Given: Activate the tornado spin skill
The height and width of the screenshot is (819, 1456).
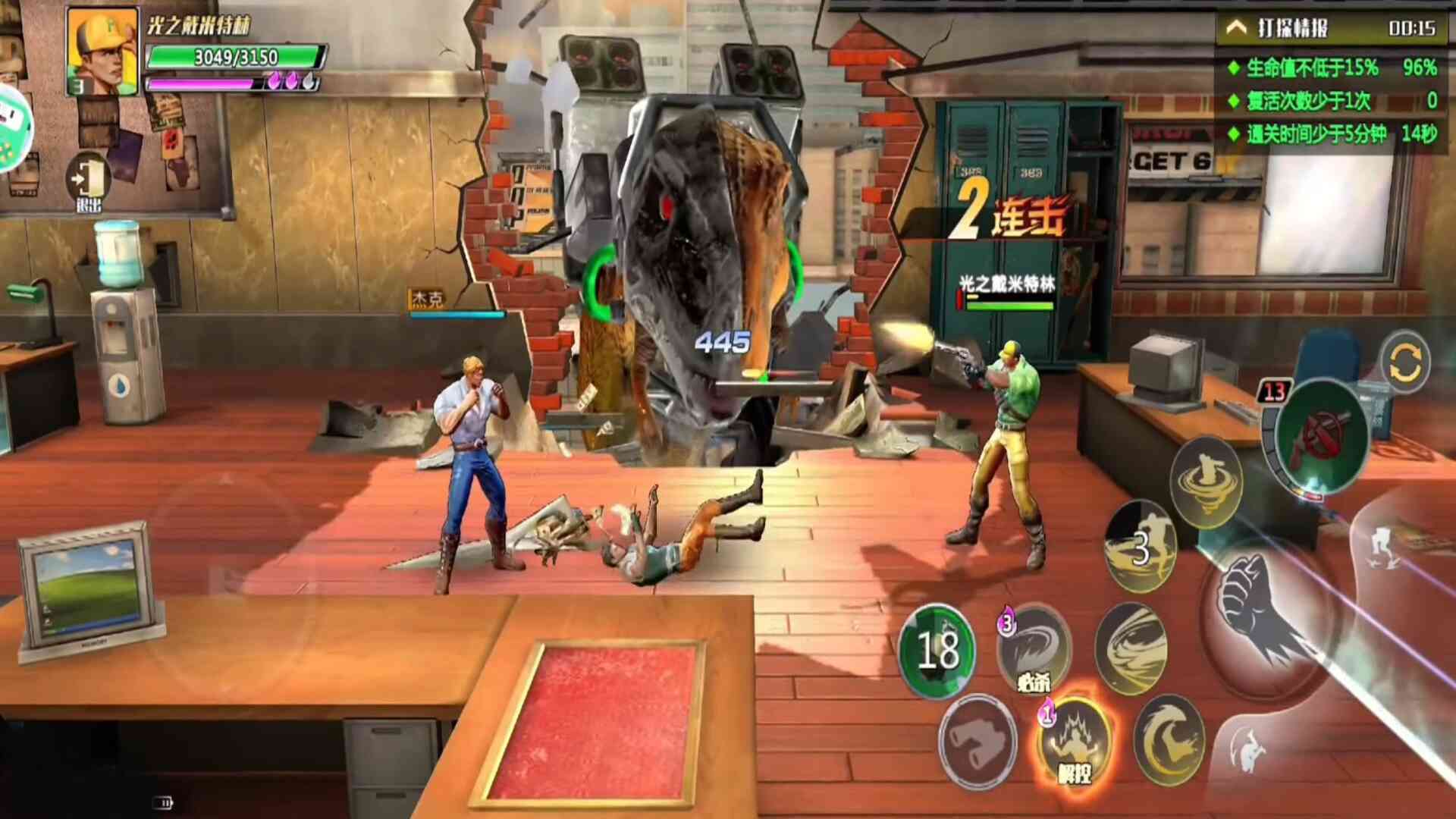Looking at the screenshot, I should point(1206,482).
